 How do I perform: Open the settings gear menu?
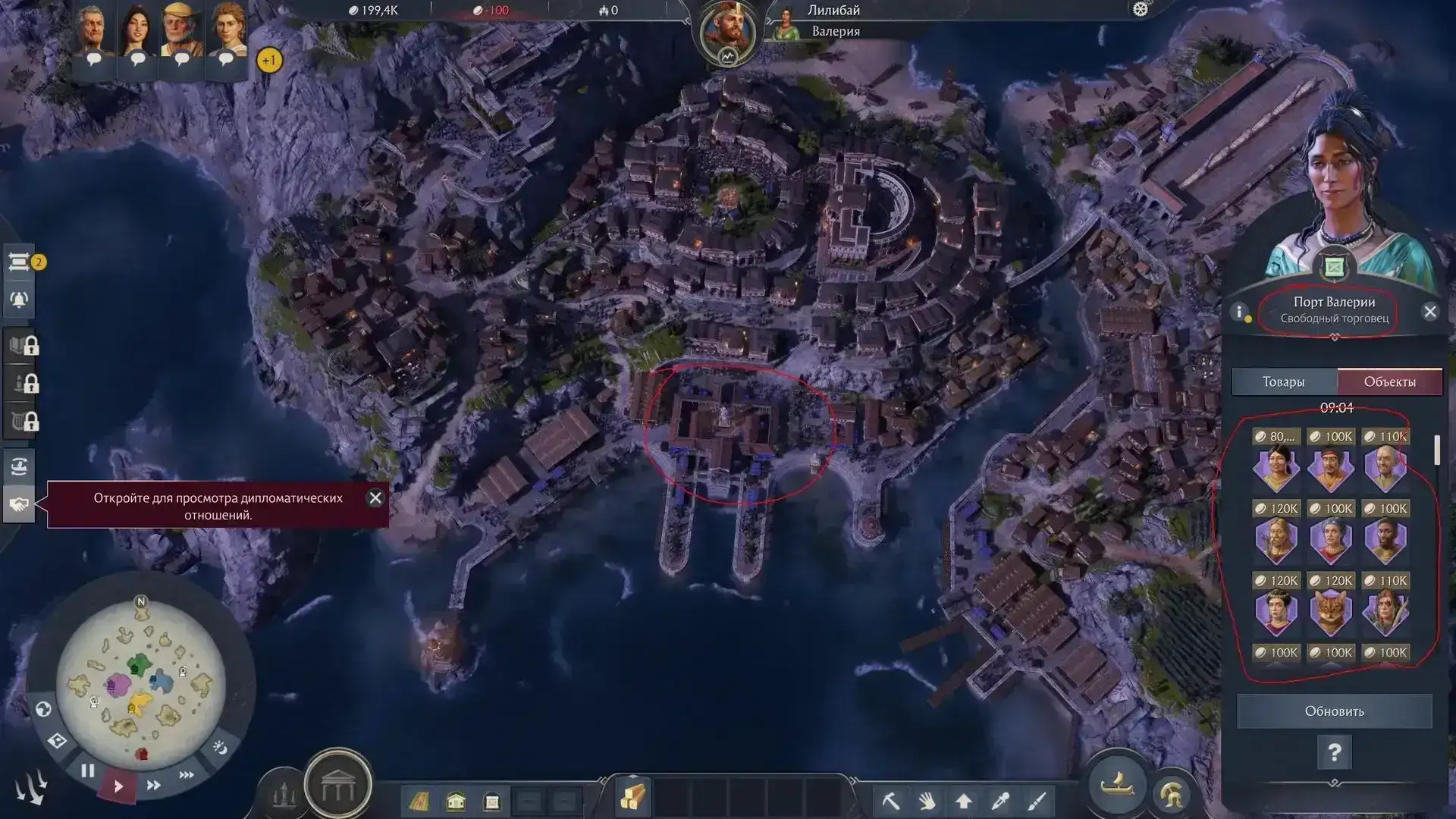1141,9
